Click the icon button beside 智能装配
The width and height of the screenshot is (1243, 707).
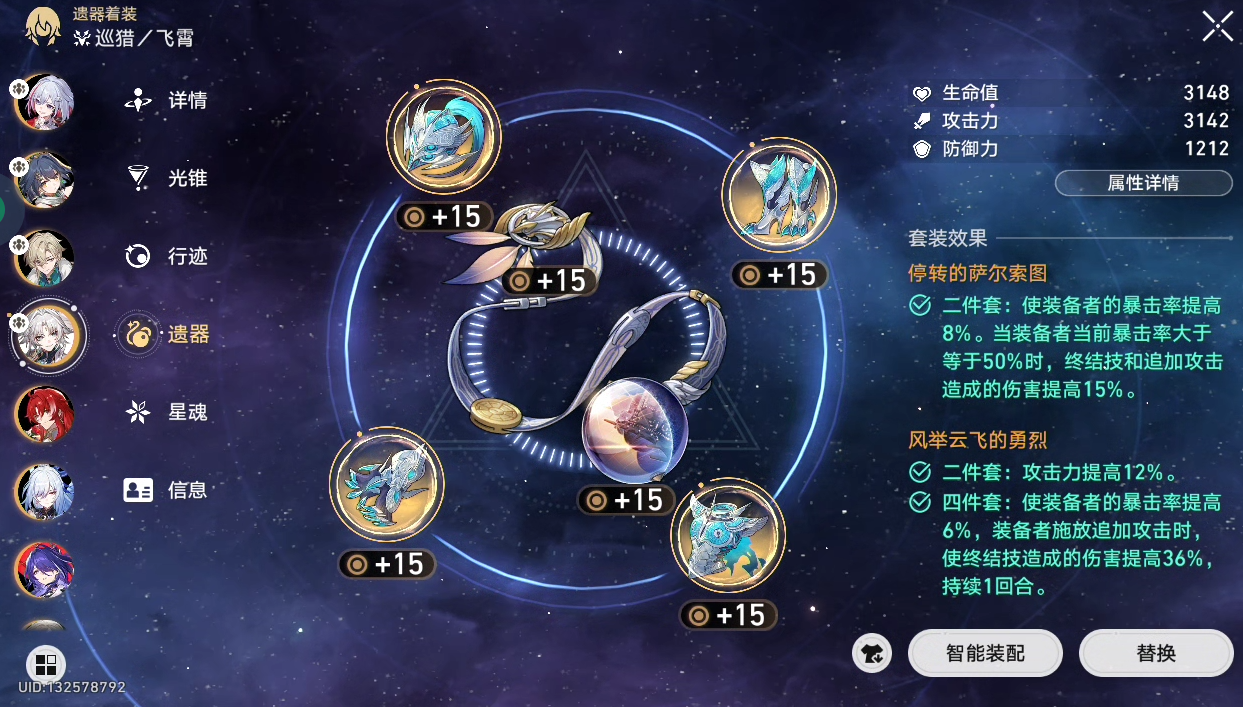tap(872, 654)
